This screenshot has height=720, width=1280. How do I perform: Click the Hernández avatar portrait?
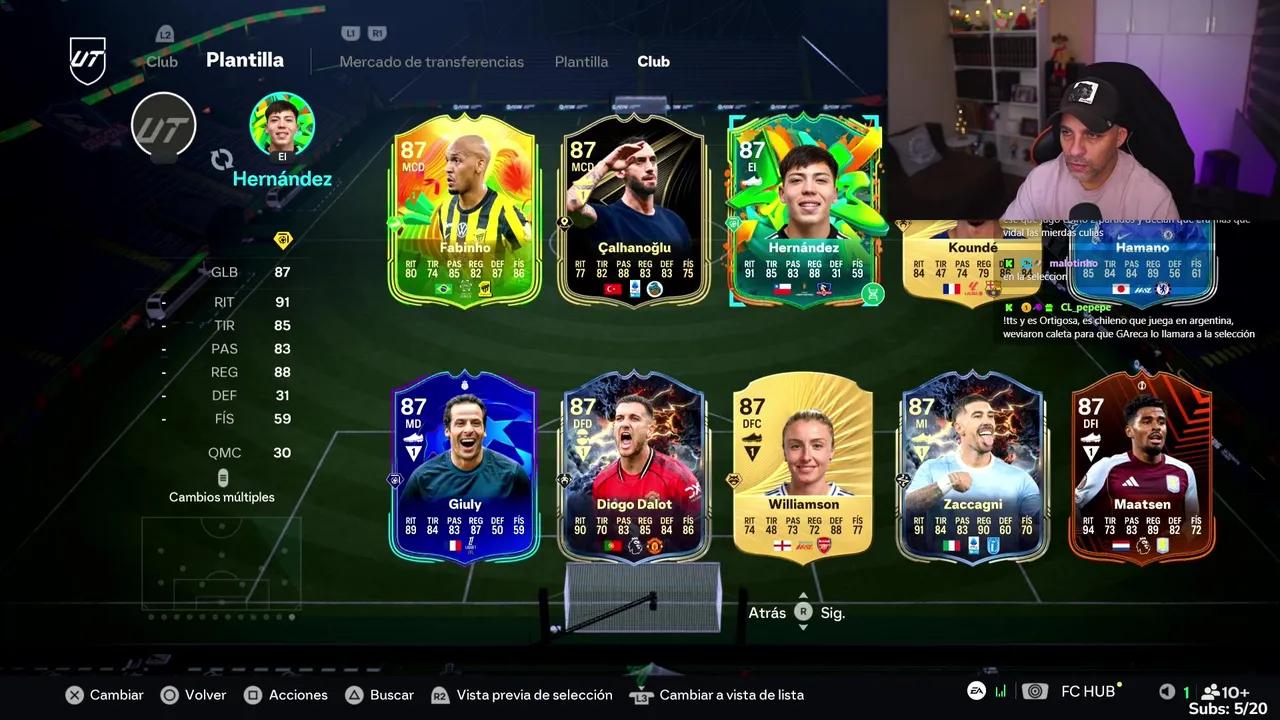pyautogui.click(x=282, y=122)
